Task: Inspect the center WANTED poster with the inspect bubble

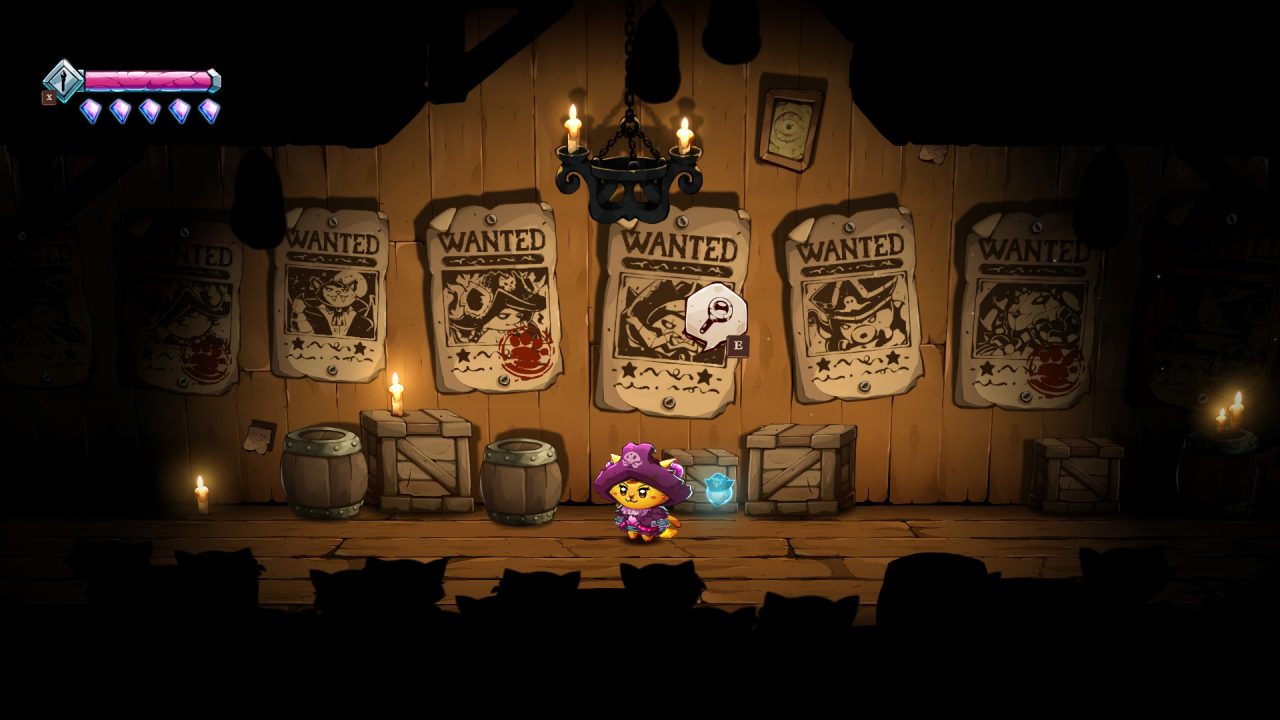Action: tap(675, 300)
